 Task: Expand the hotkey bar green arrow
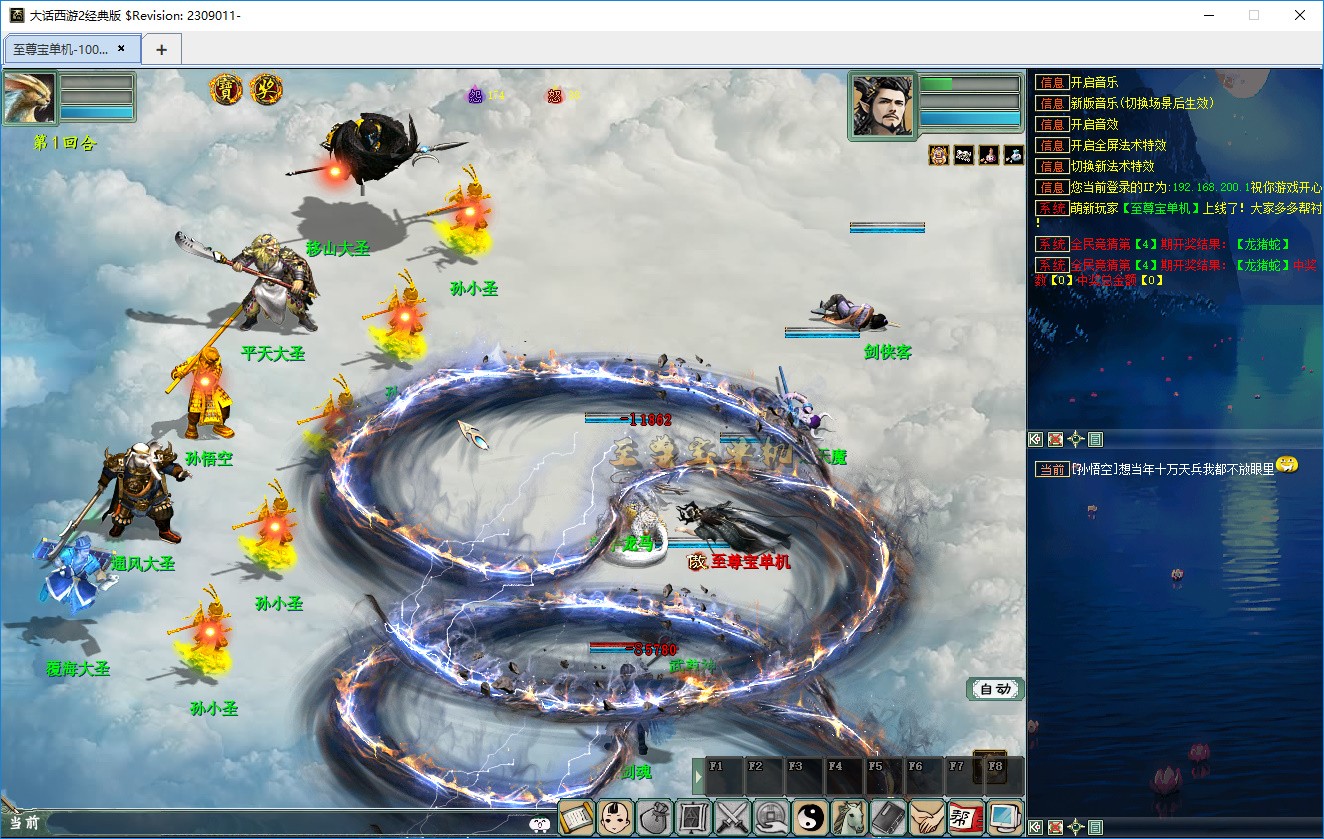698,776
